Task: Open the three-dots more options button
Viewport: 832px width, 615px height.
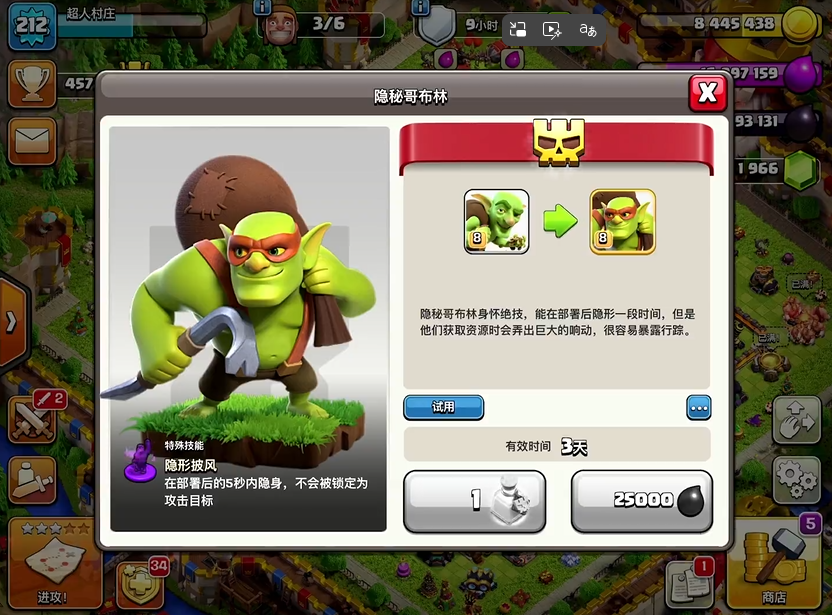Action: pos(698,407)
